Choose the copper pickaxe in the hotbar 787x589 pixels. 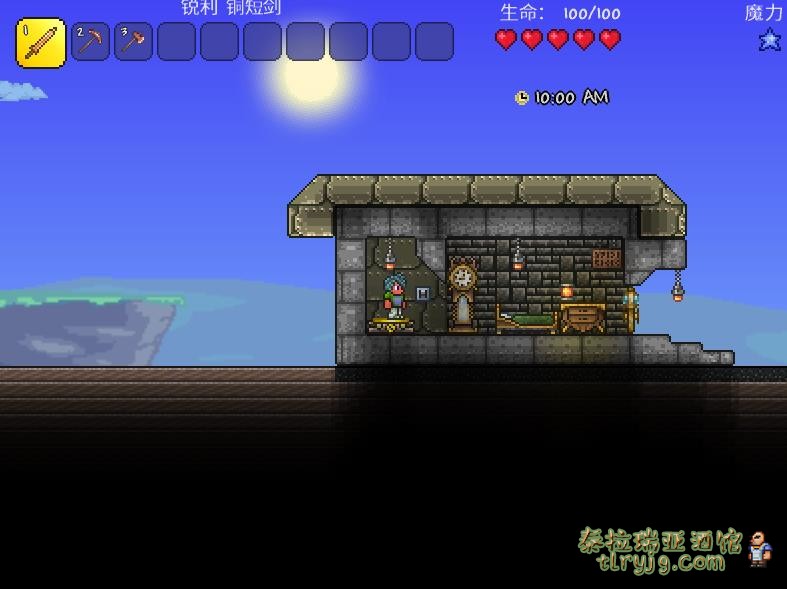pos(90,43)
